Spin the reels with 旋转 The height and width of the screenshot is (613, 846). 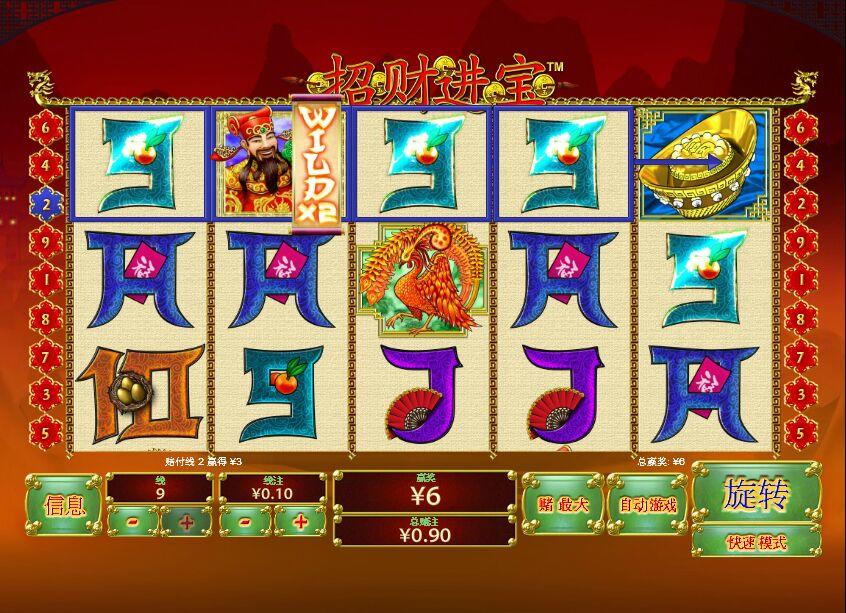(756, 494)
